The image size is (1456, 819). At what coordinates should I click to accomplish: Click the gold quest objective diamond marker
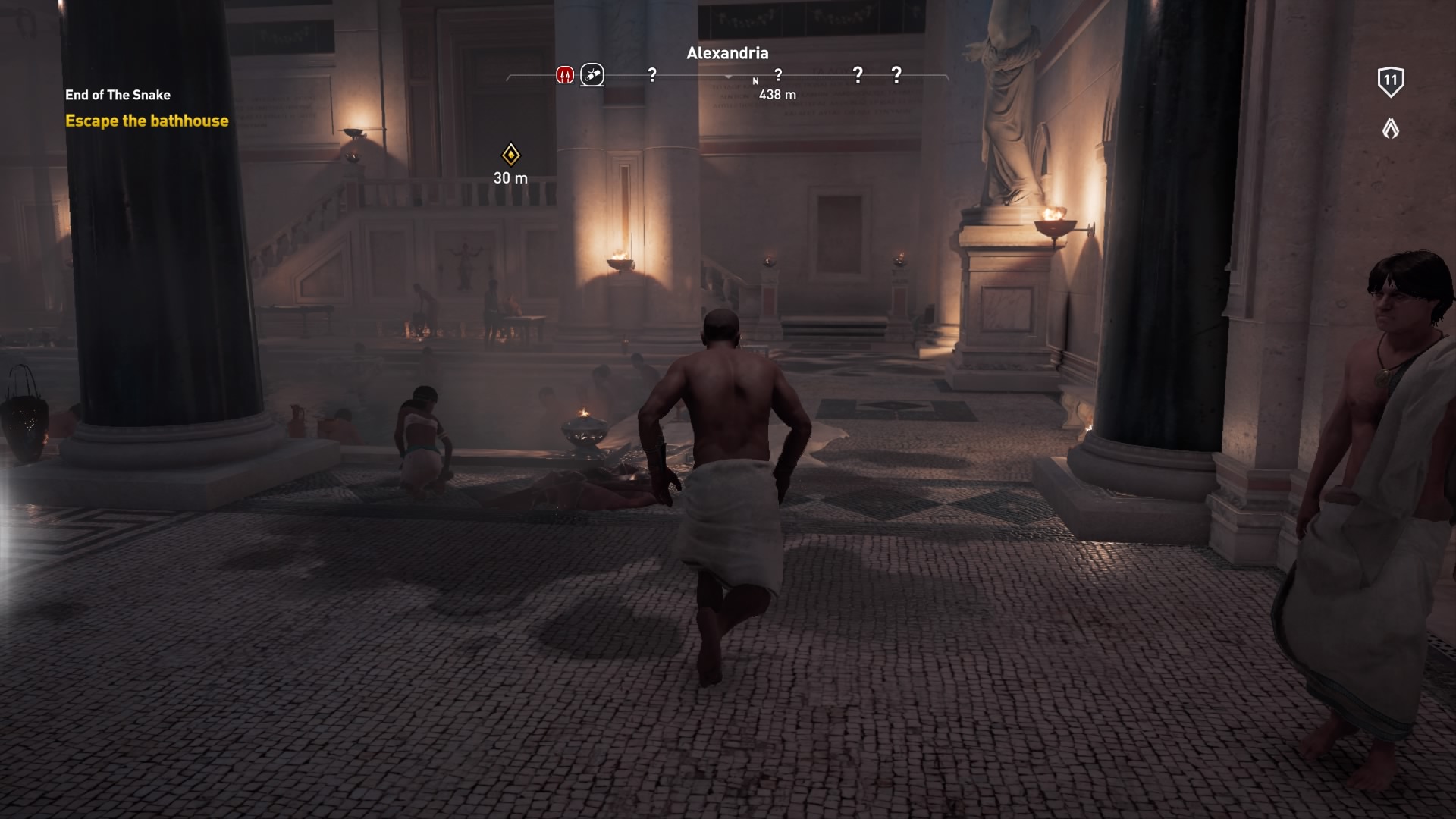click(x=512, y=155)
